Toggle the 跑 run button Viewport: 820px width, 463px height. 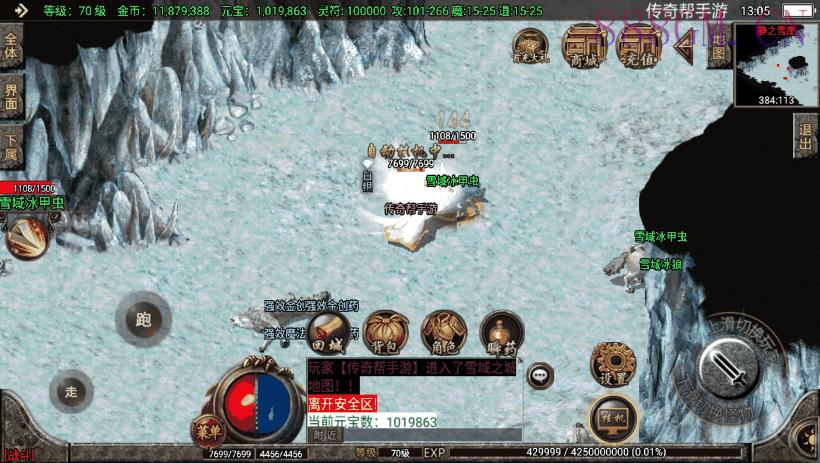point(143,320)
